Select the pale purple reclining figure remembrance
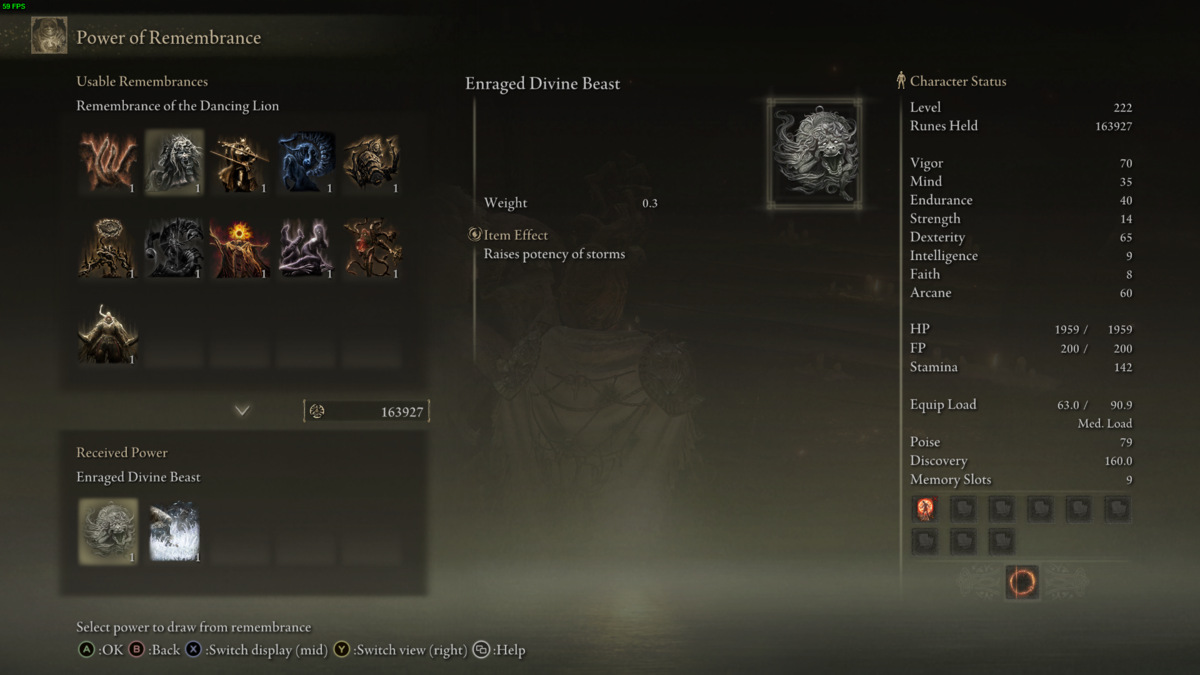The width and height of the screenshot is (1200, 675). click(x=306, y=247)
